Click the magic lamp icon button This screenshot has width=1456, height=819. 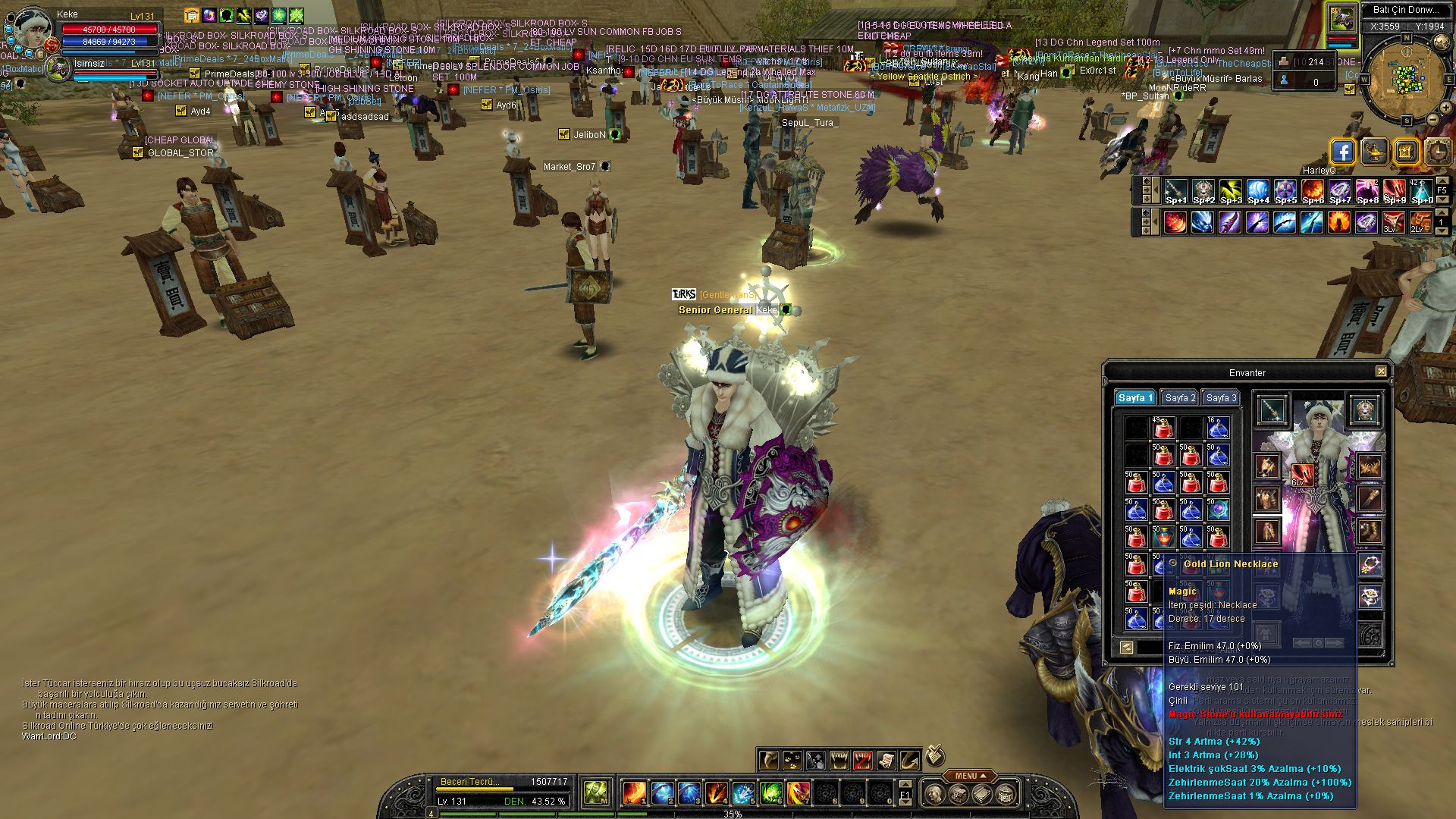coord(1374,152)
